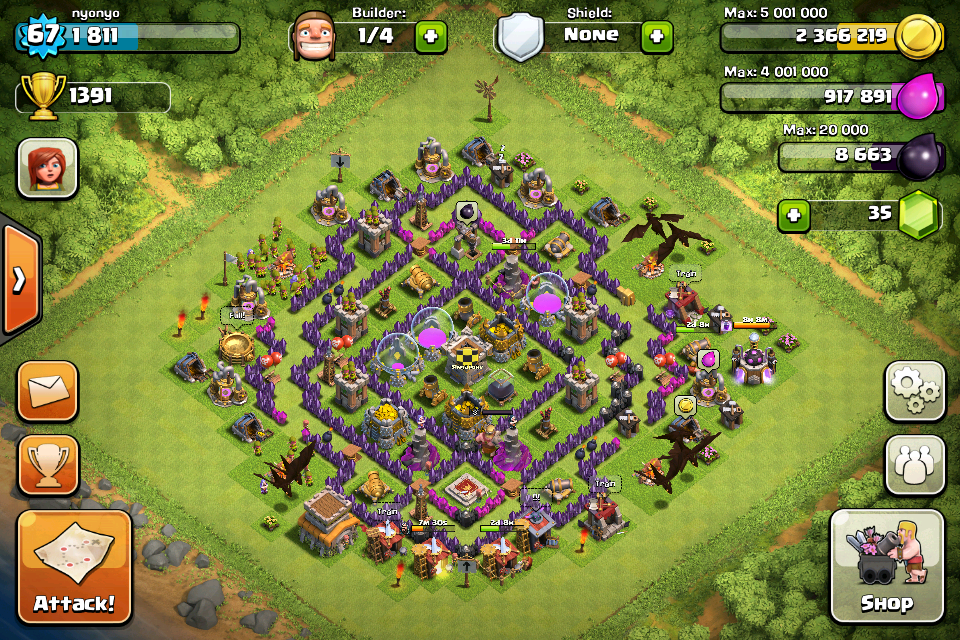Tap the dark elixir drop icon
The width and height of the screenshot is (960, 640).
pos(917,158)
